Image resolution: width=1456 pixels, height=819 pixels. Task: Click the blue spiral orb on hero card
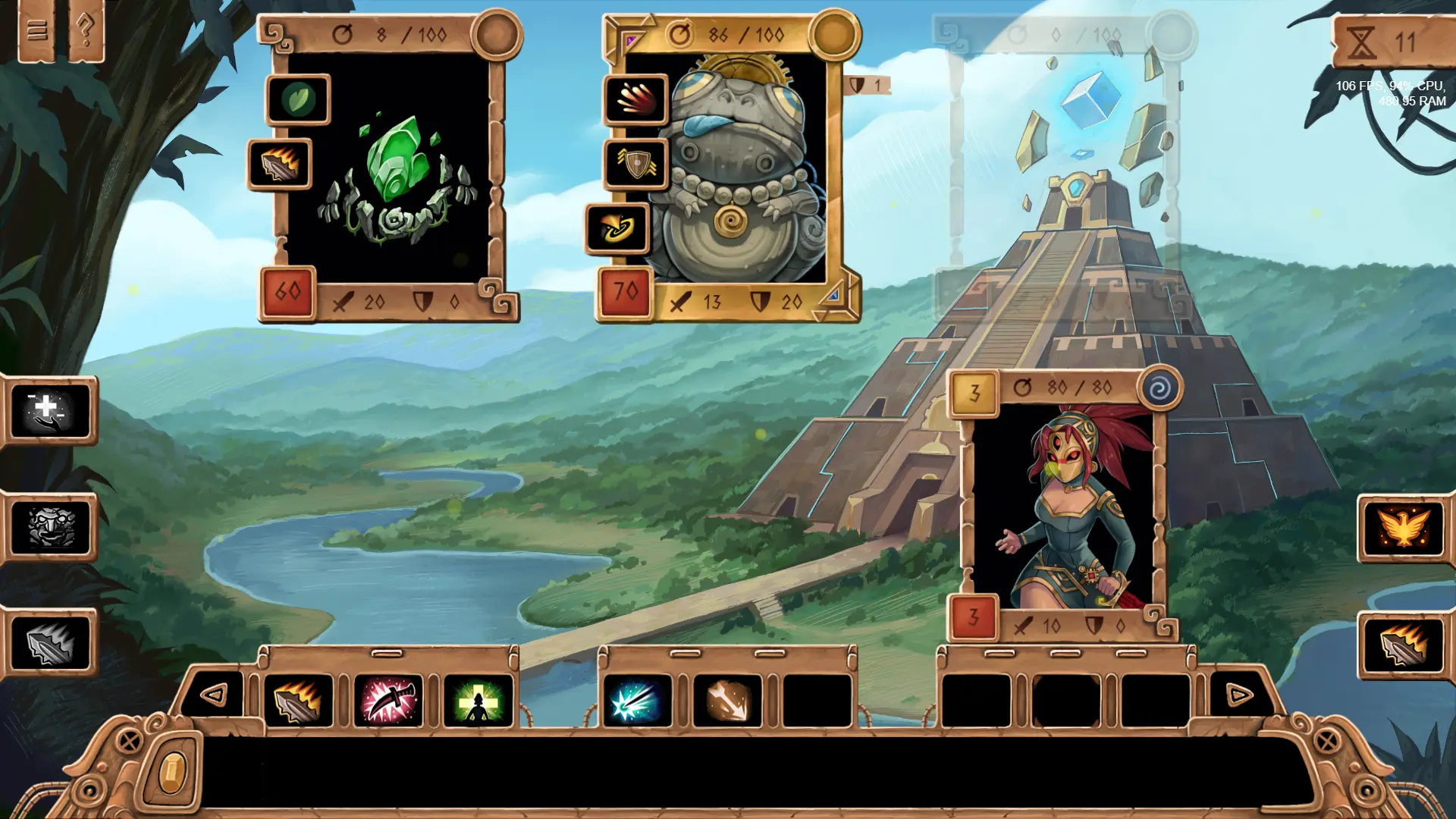(1160, 389)
